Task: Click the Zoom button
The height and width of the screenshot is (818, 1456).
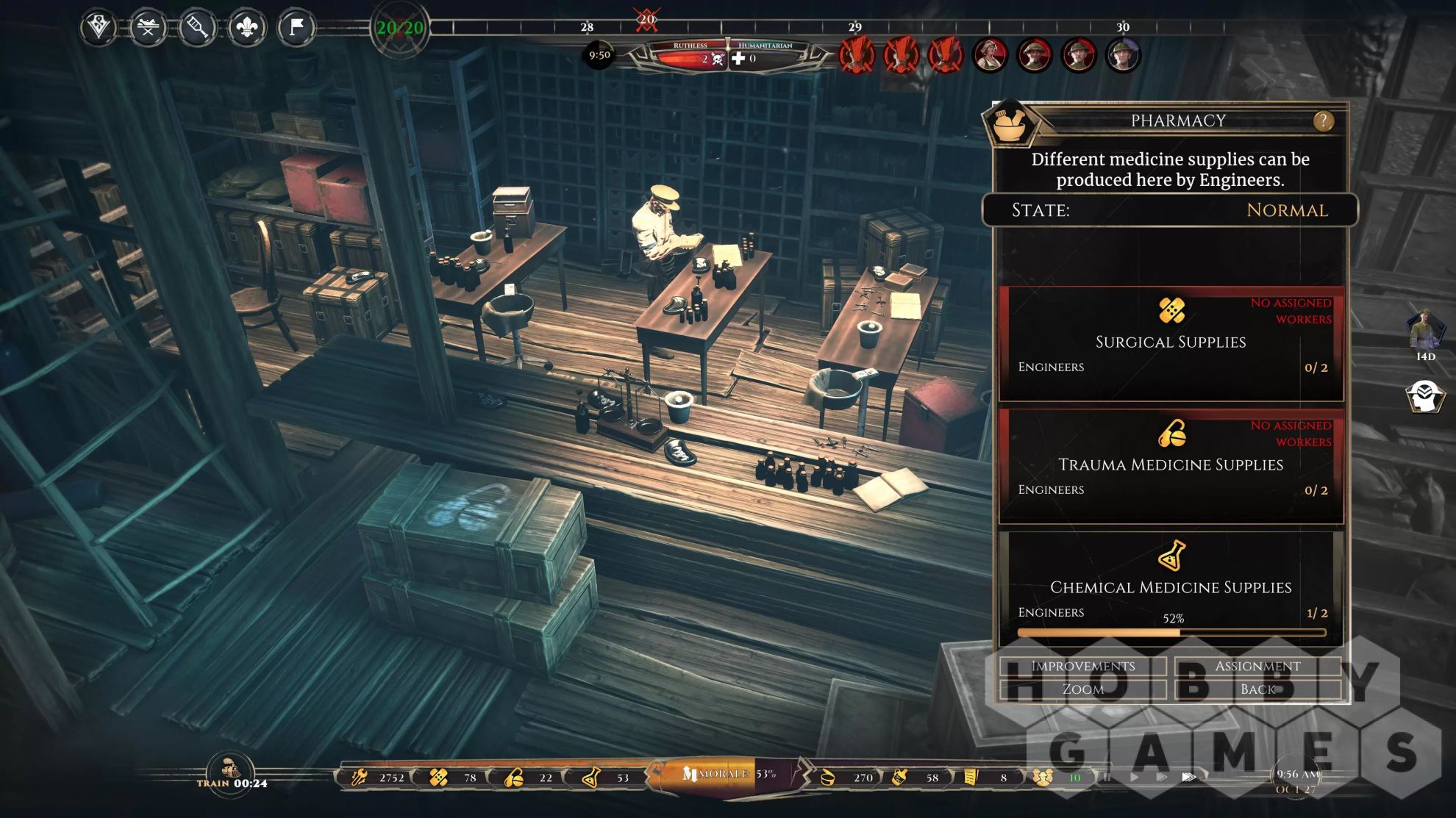Action: (1082, 689)
